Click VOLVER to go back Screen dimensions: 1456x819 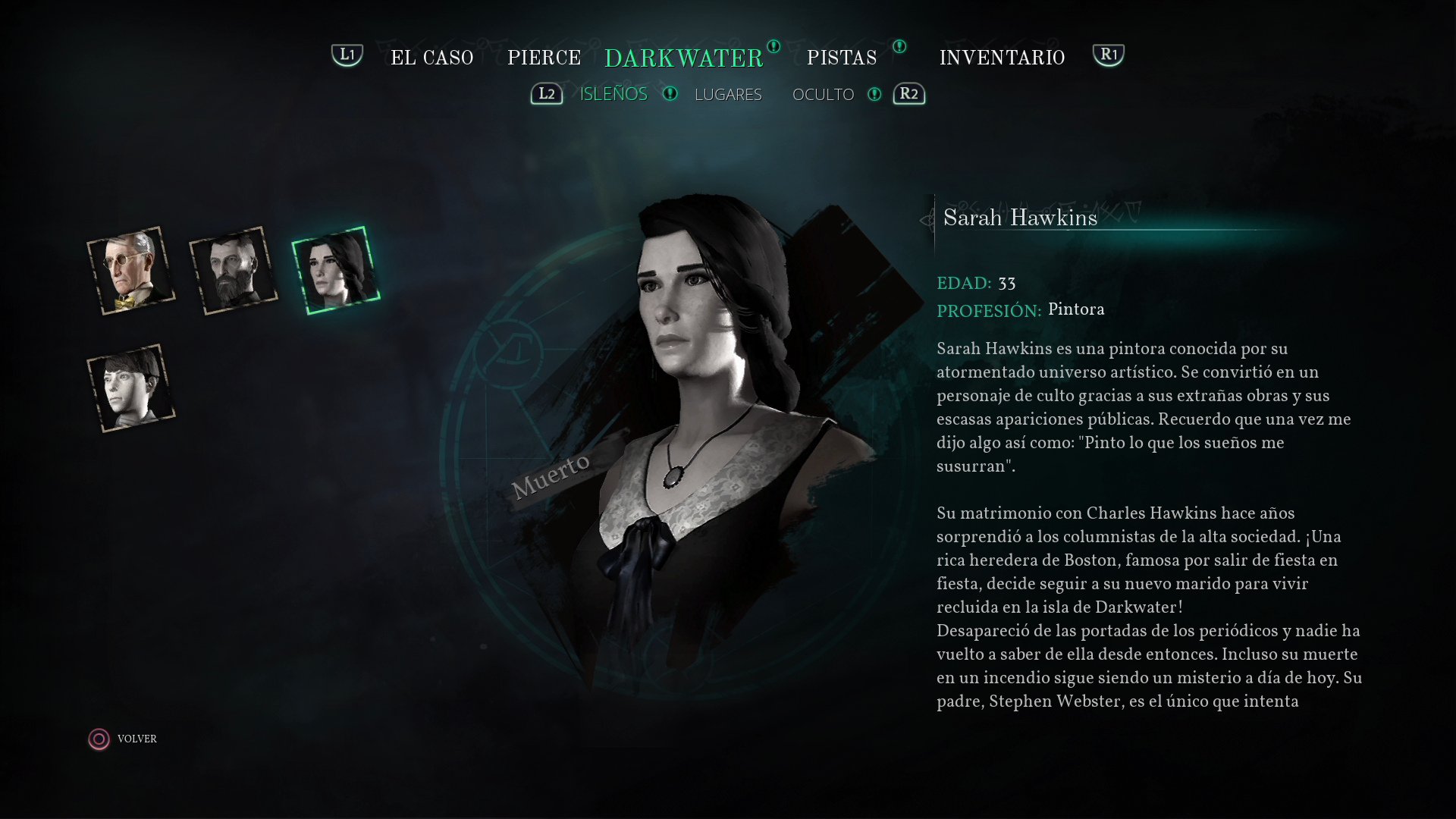tap(136, 738)
